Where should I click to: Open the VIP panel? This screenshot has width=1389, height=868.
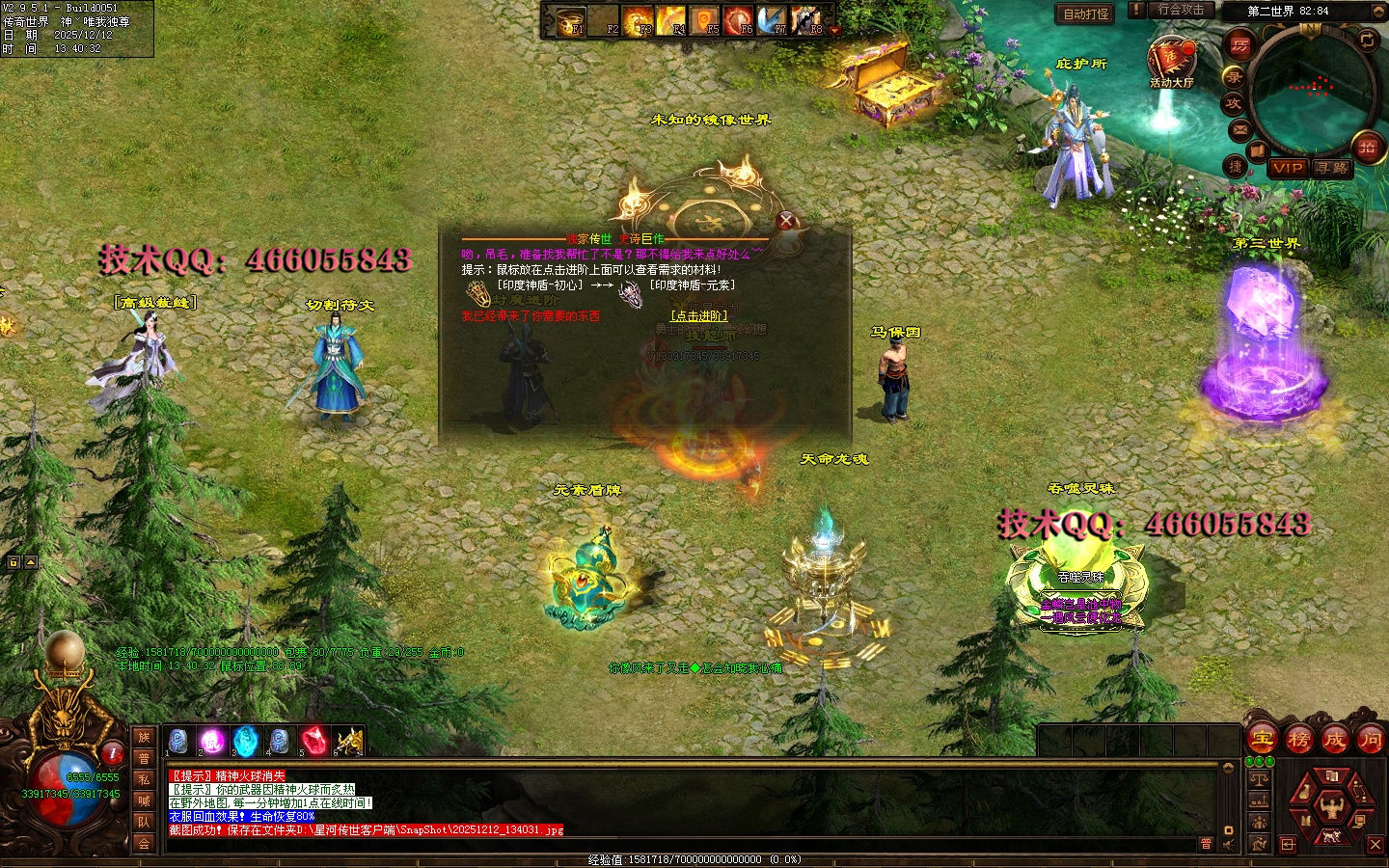[x=1287, y=168]
